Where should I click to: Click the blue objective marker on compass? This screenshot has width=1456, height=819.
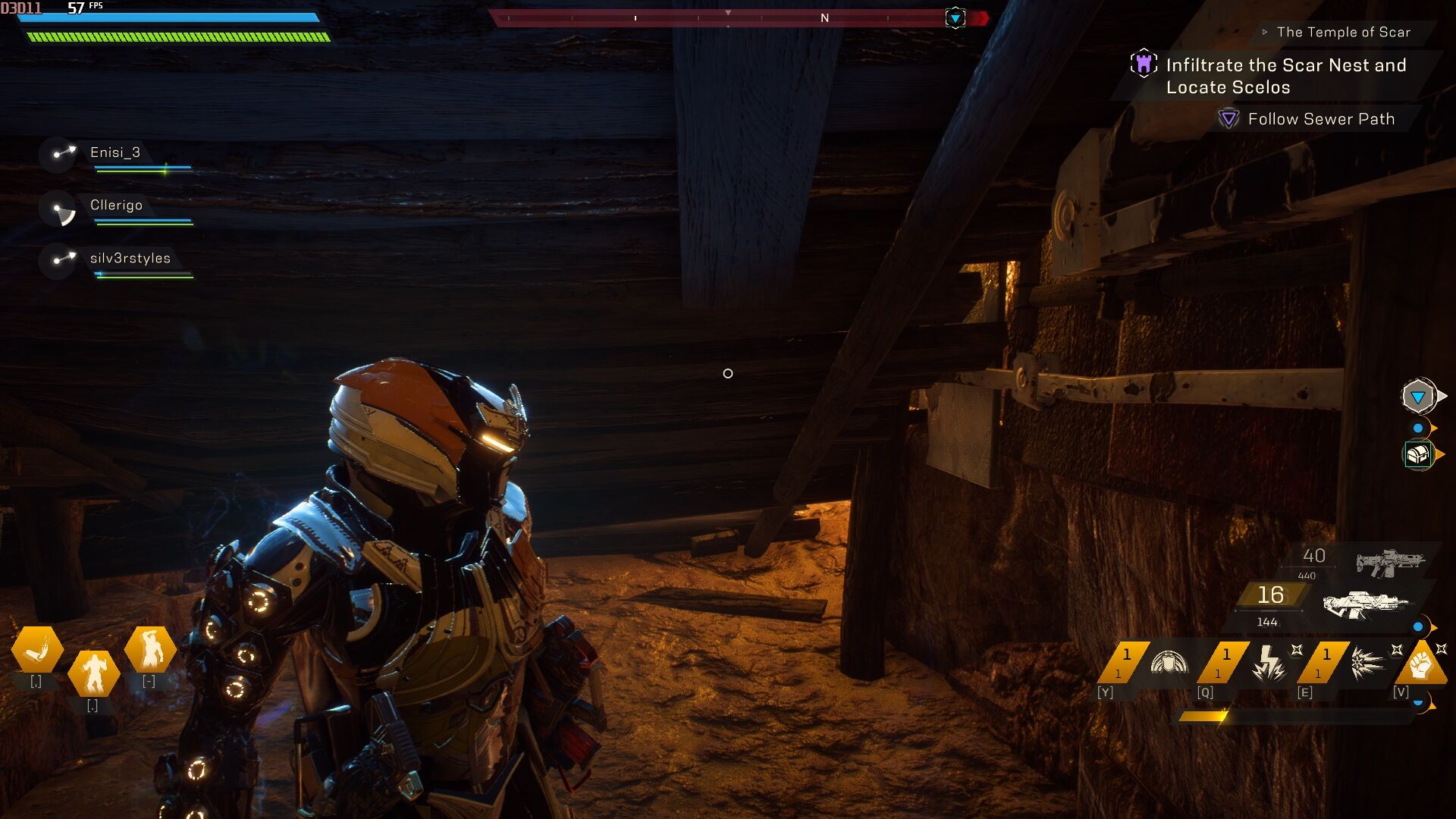[x=955, y=17]
